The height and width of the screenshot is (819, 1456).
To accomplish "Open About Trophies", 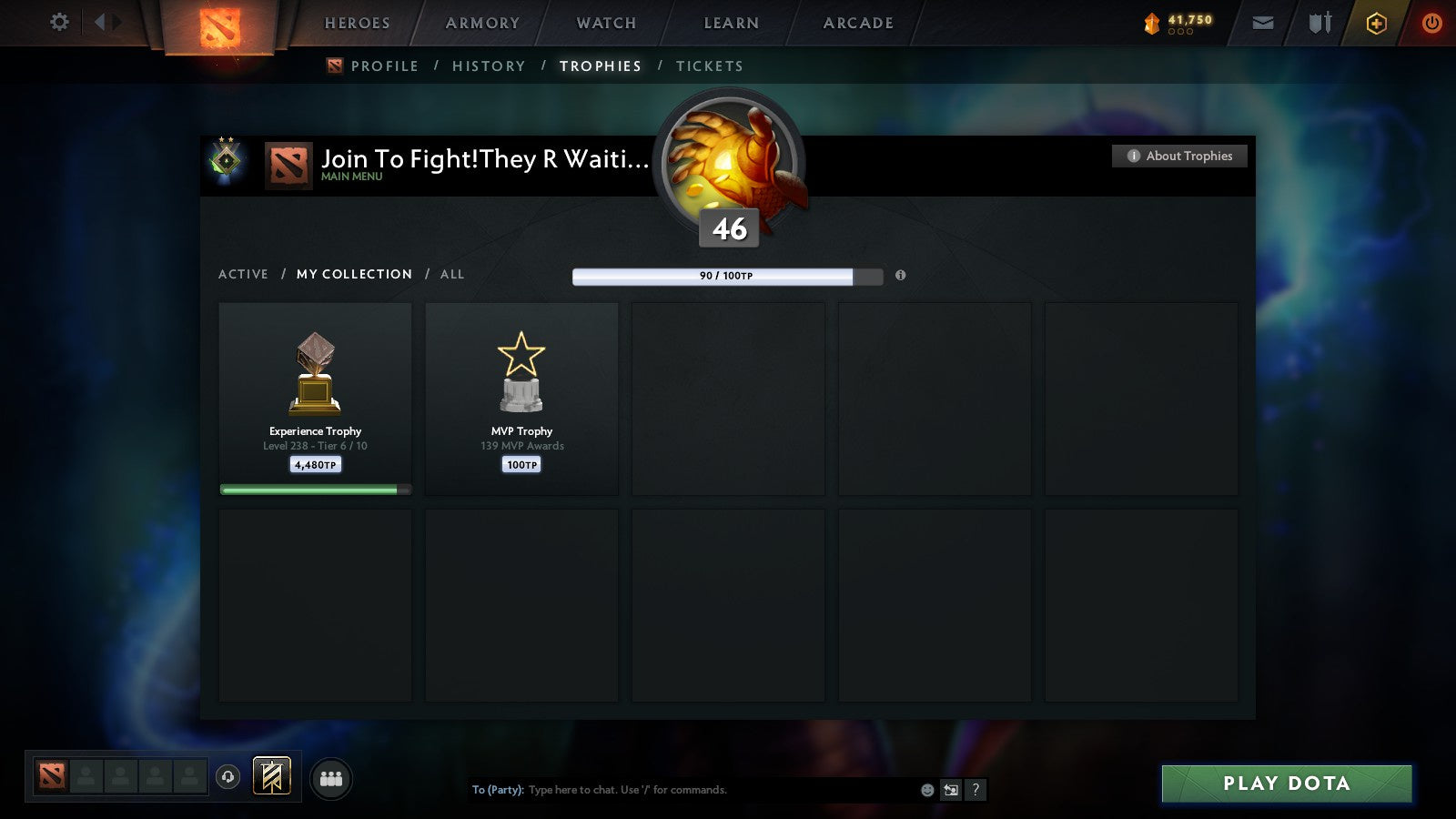I will 1178,156.
